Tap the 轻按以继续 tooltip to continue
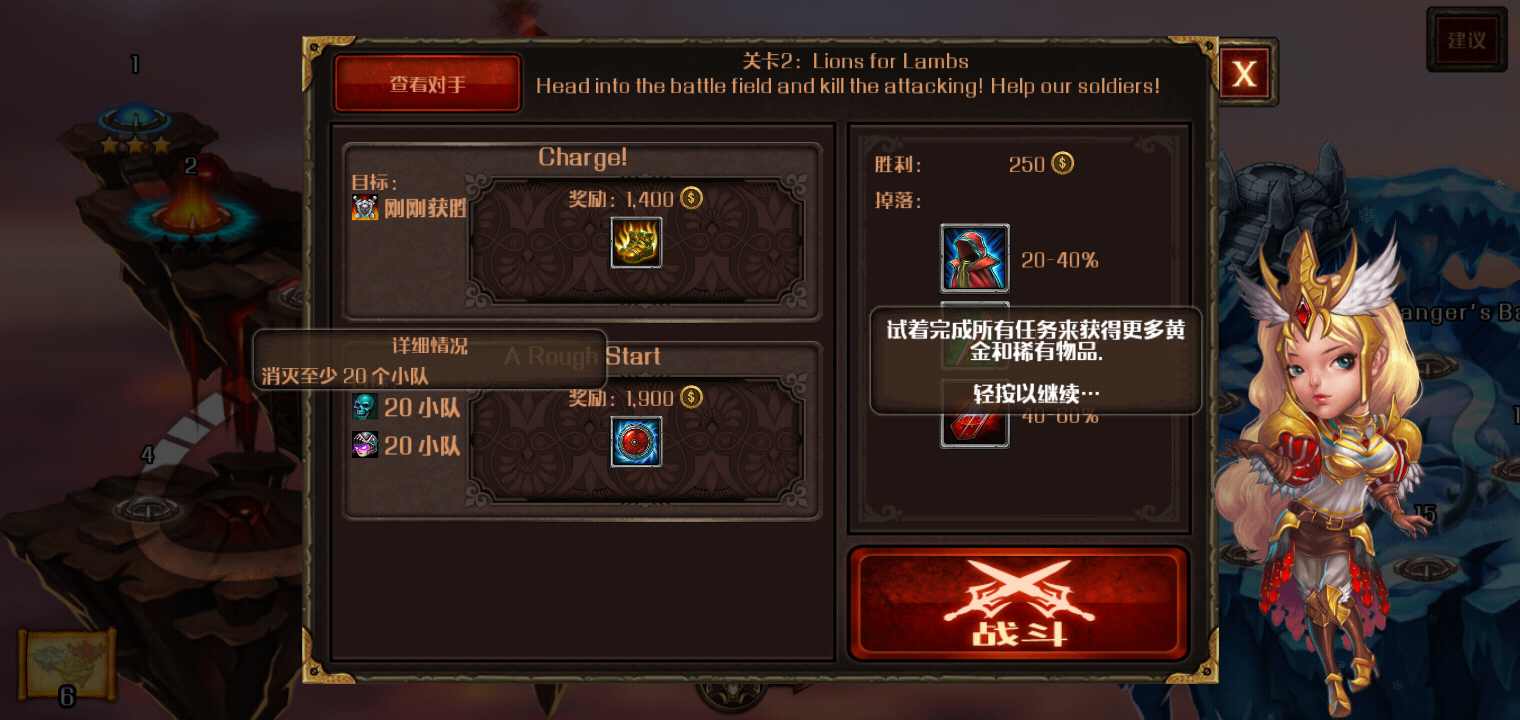 click(1035, 395)
